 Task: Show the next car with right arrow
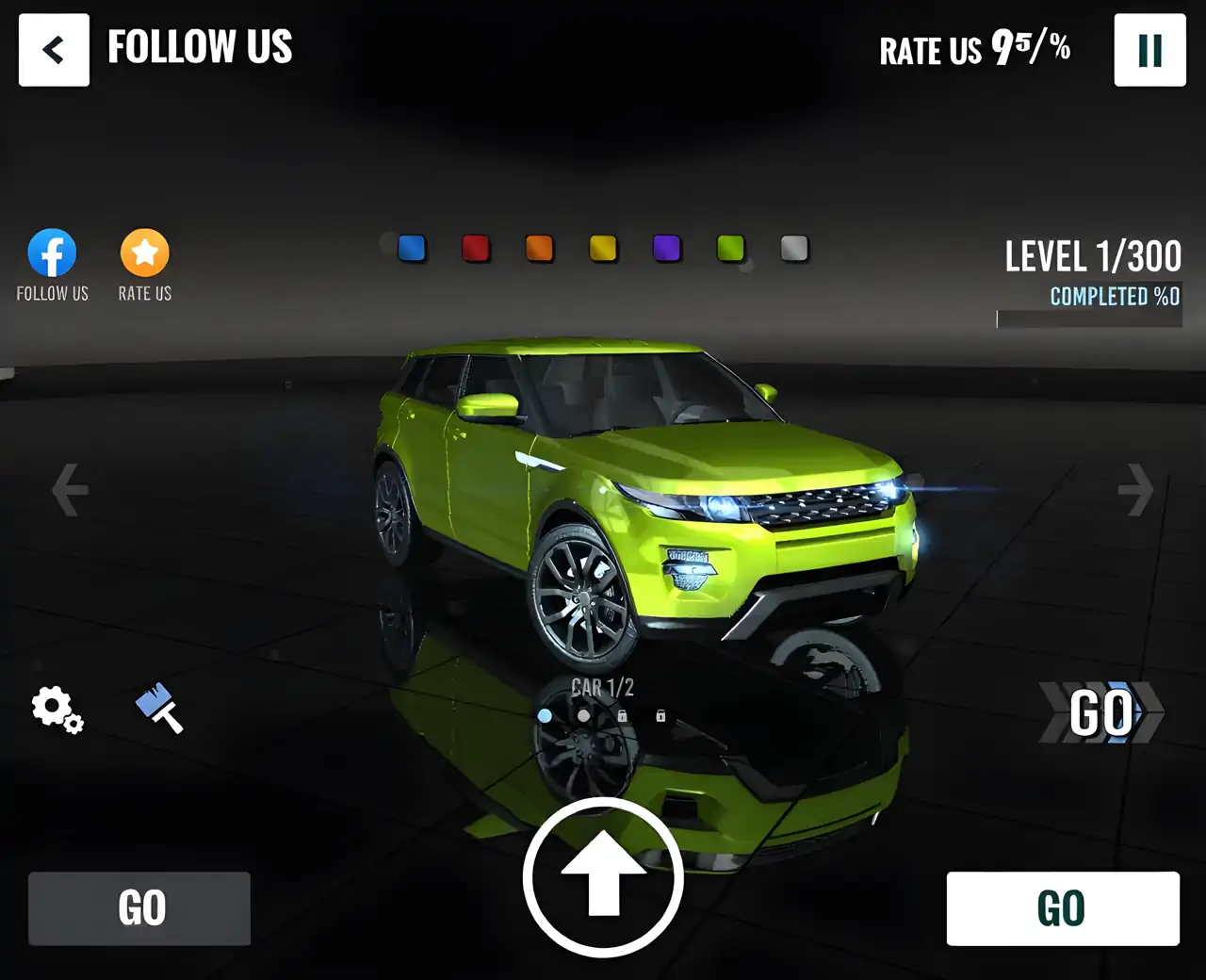coord(1134,489)
